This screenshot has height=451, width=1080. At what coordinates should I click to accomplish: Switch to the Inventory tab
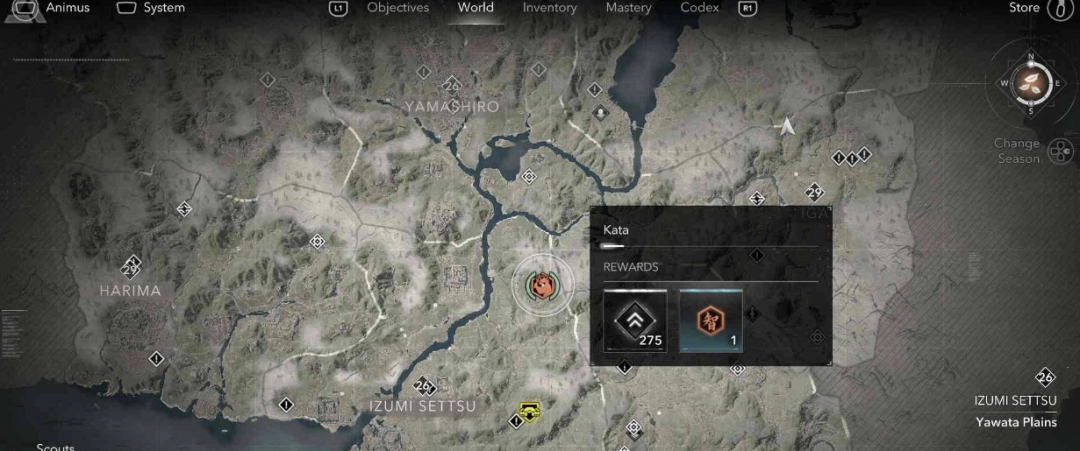[x=549, y=8]
